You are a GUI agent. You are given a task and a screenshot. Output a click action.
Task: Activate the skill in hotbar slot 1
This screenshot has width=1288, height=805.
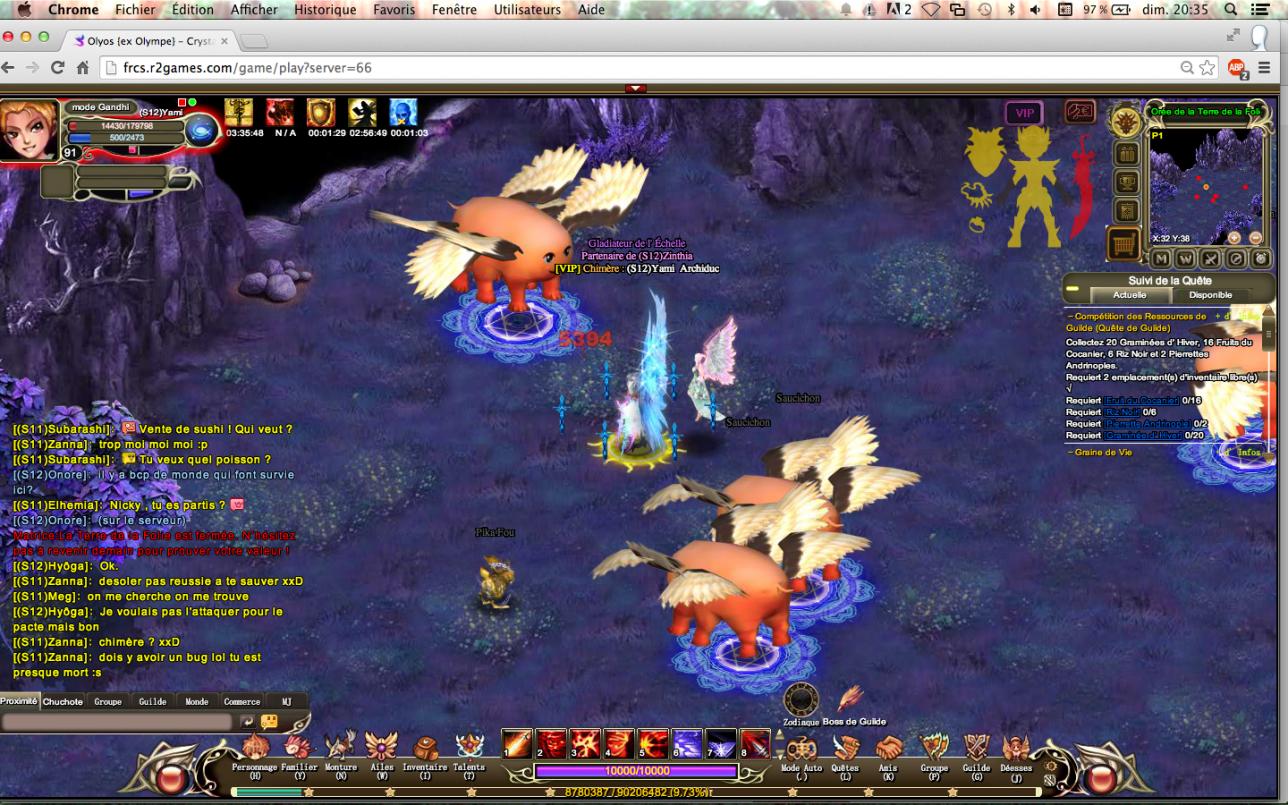point(516,744)
